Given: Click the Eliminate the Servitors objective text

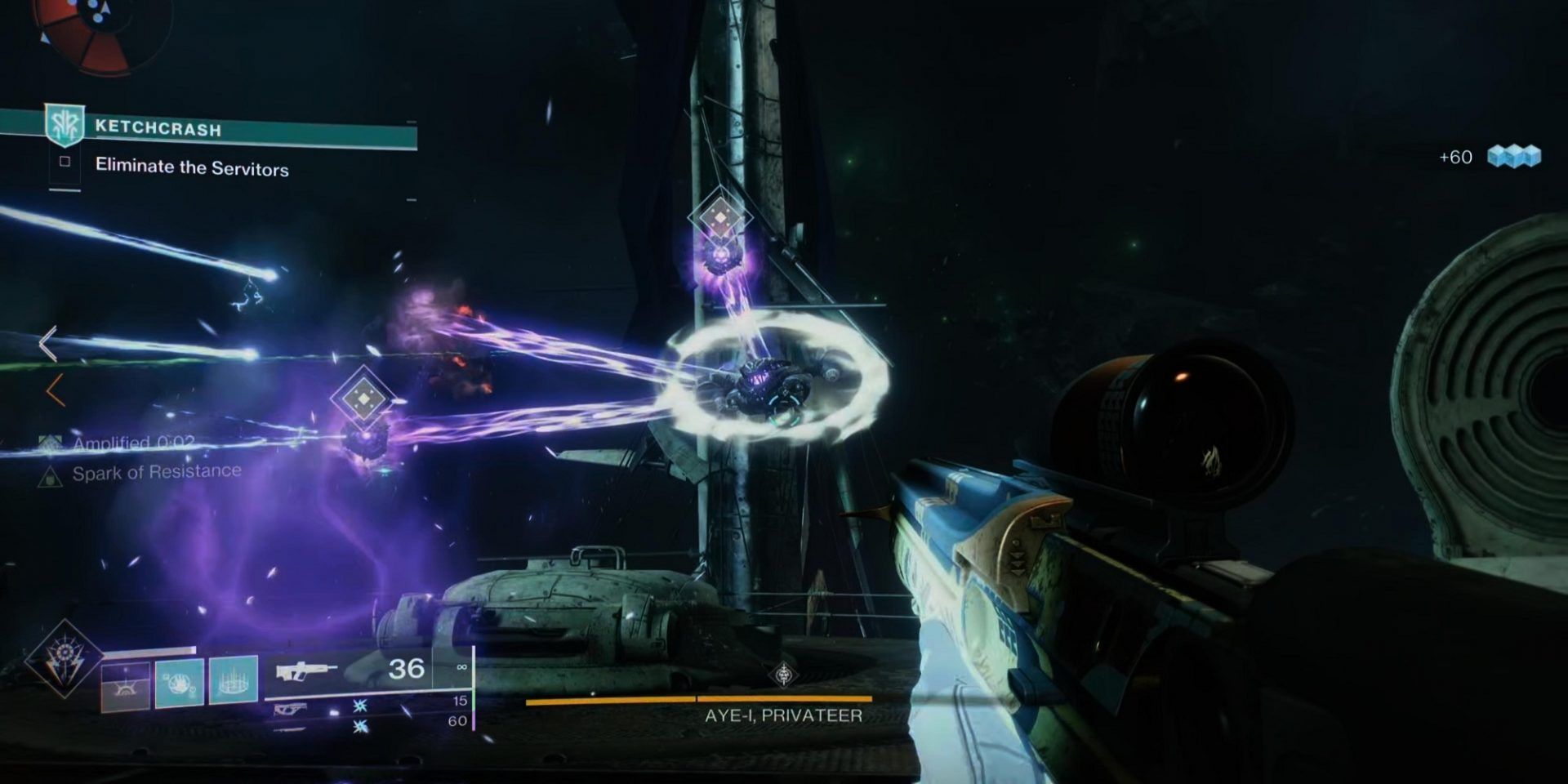Looking at the screenshot, I should [x=191, y=167].
